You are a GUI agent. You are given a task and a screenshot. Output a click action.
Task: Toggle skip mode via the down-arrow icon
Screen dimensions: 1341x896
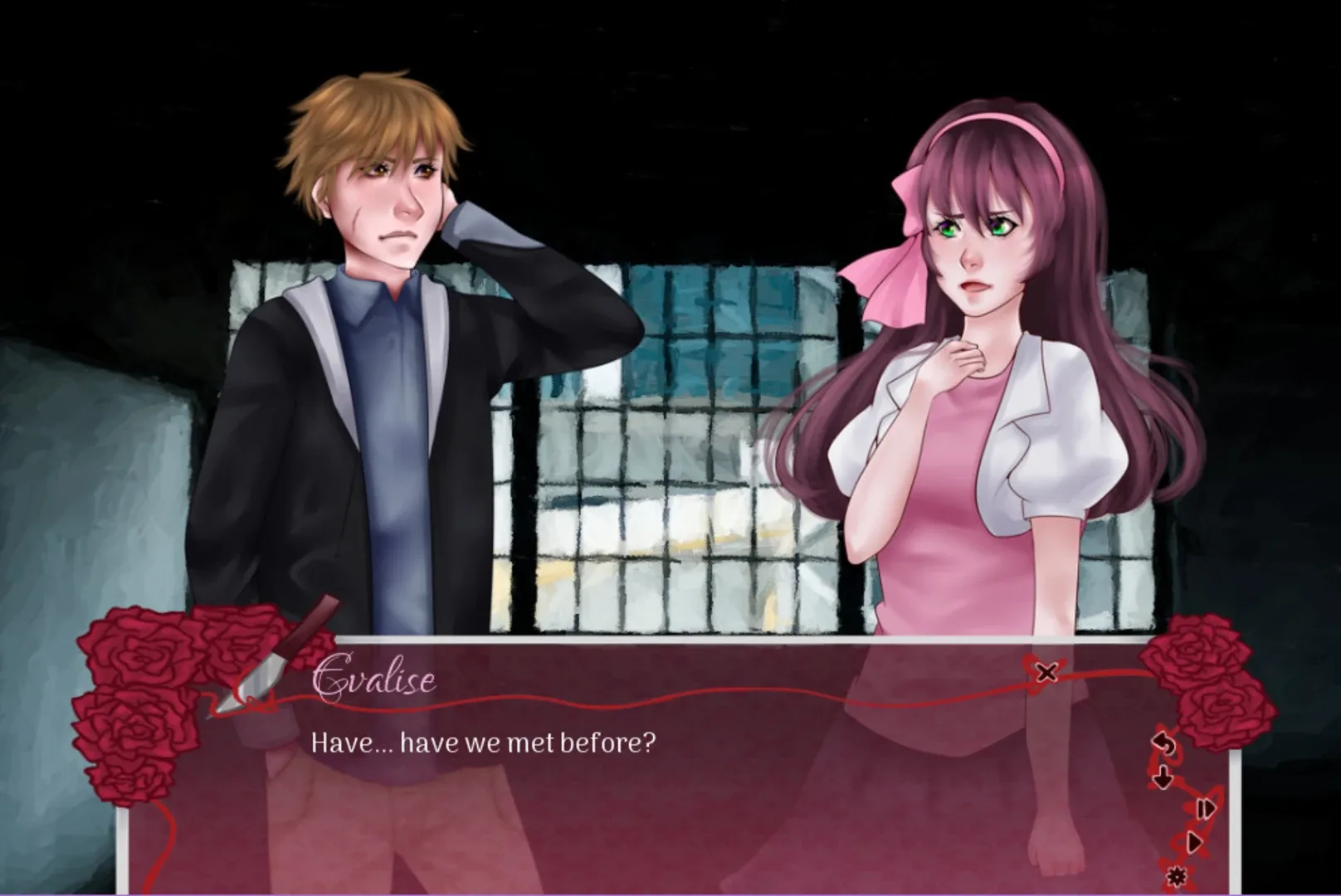pyautogui.click(x=1163, y=777)
